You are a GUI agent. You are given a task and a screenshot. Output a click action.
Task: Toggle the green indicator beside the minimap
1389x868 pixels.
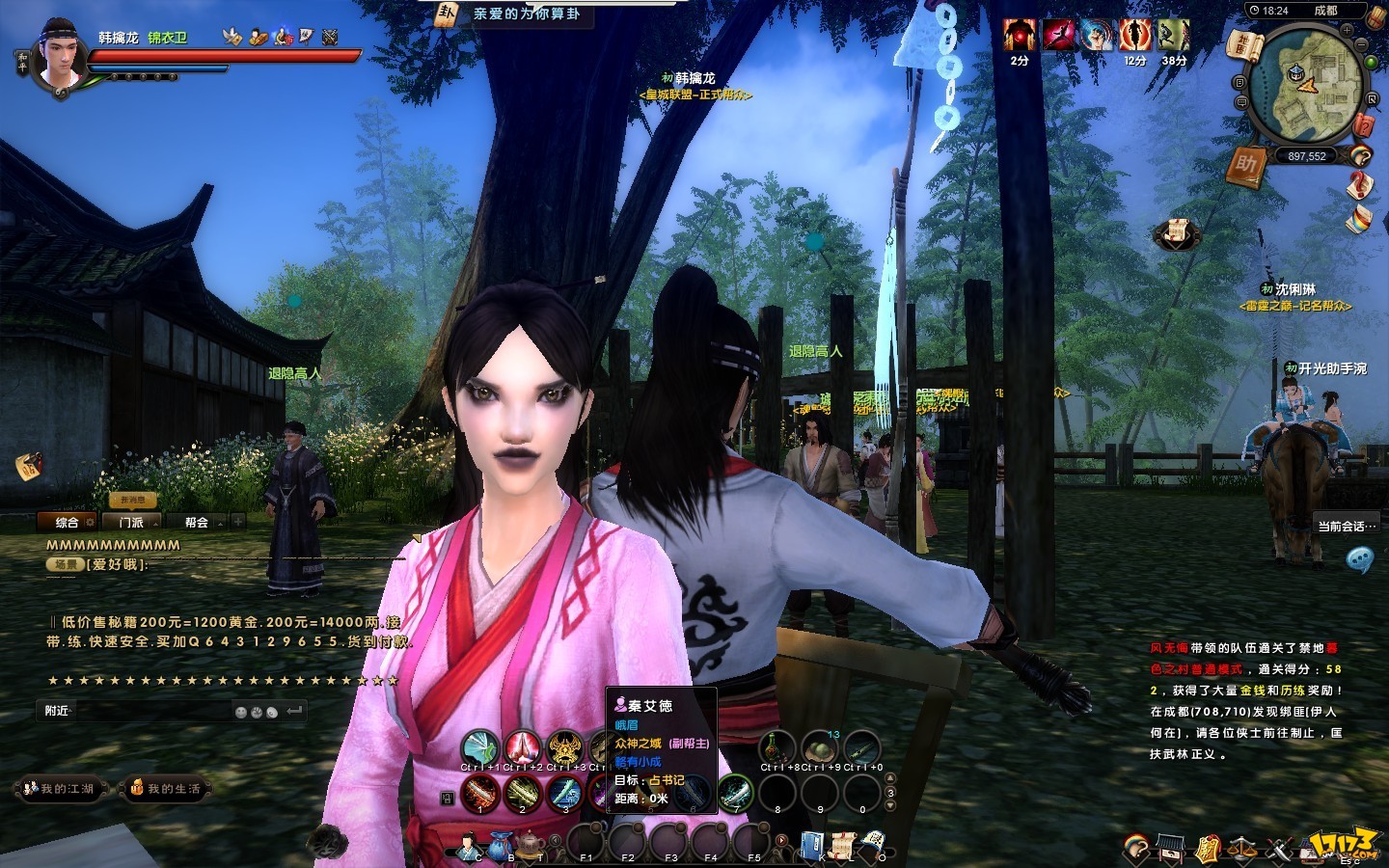1370,61
